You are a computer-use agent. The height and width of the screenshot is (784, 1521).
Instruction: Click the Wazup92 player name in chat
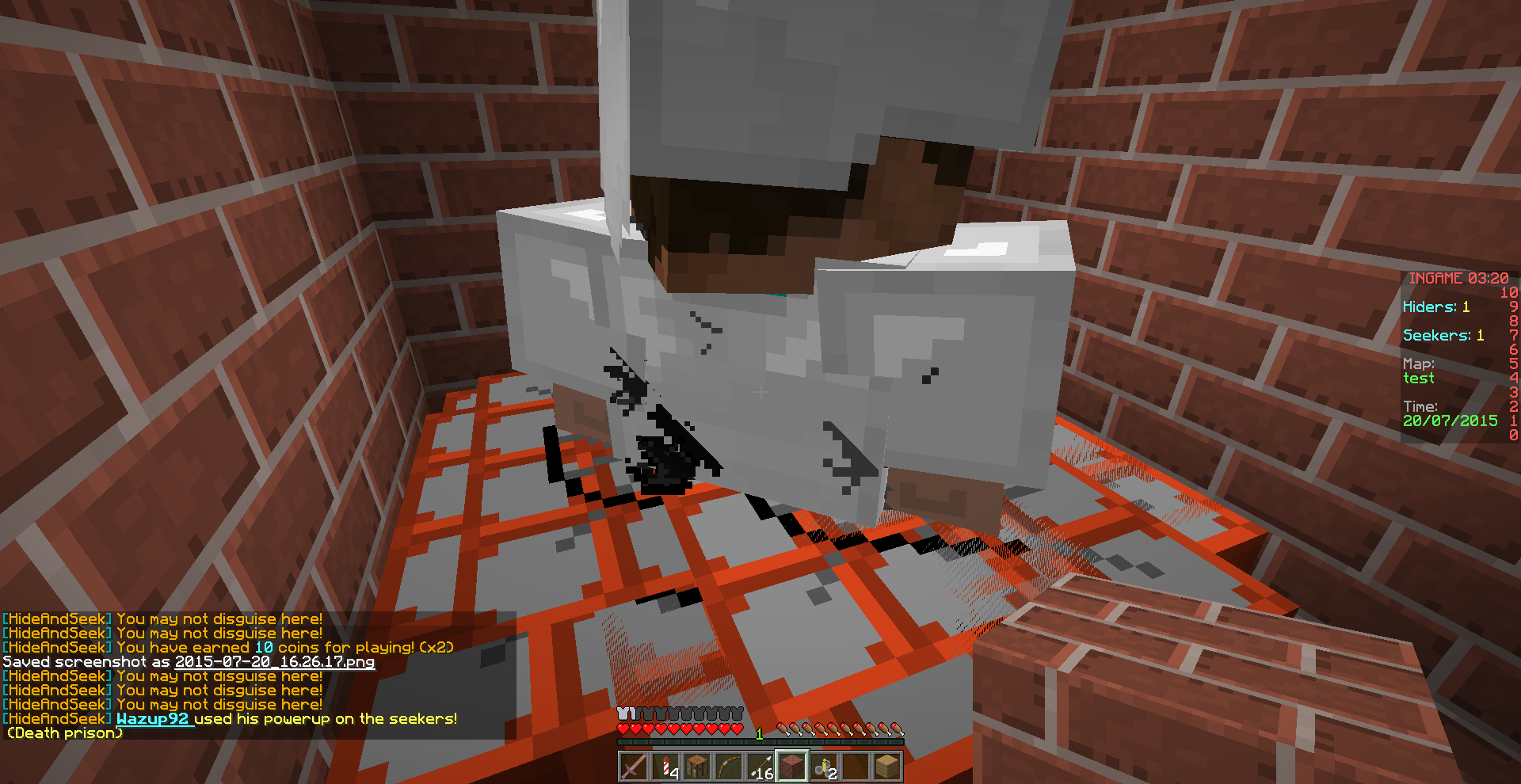pos(153,719)
